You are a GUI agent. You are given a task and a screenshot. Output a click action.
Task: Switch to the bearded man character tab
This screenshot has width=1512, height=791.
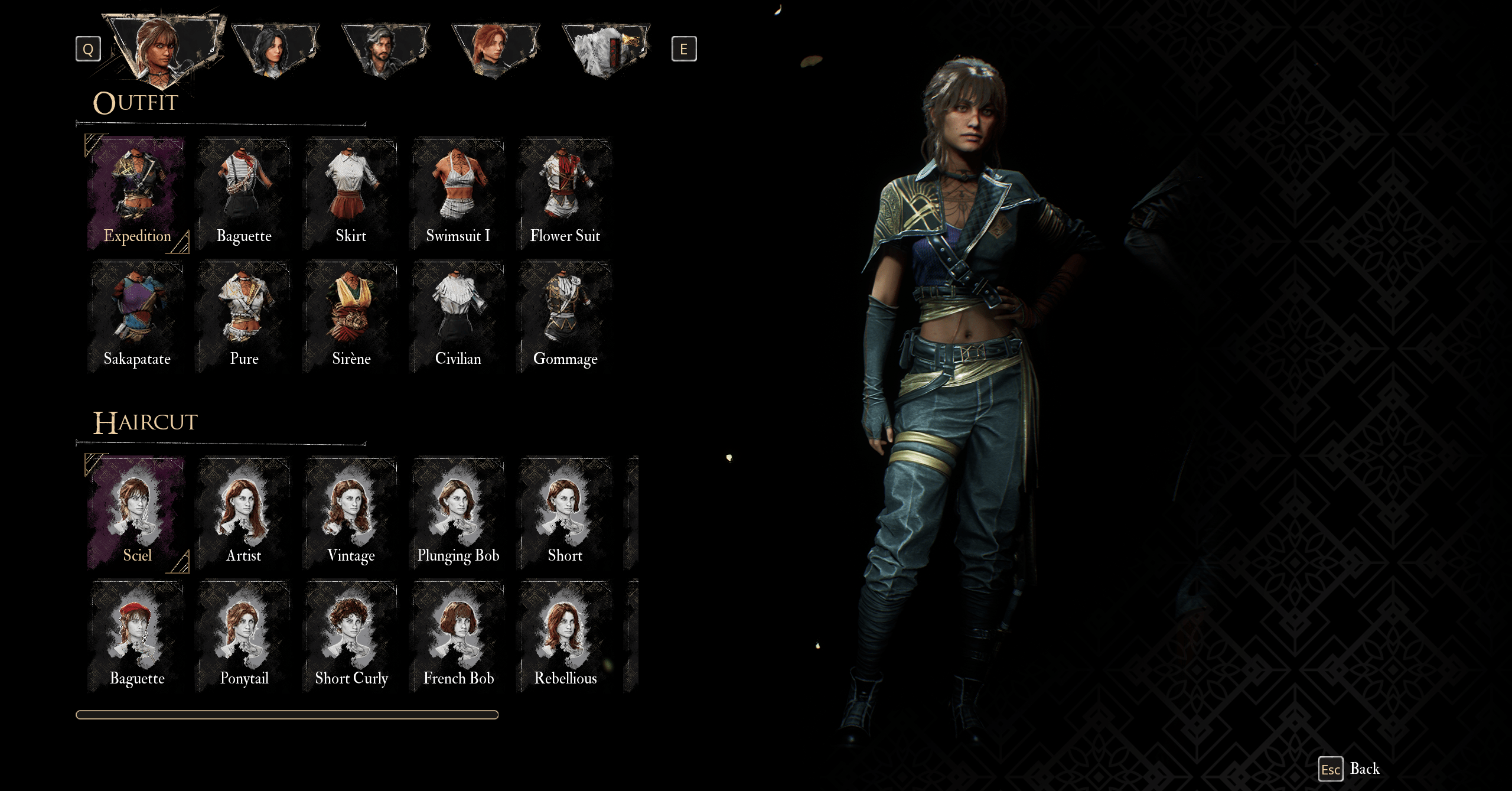pyautogui.click(x=385, y=50)
